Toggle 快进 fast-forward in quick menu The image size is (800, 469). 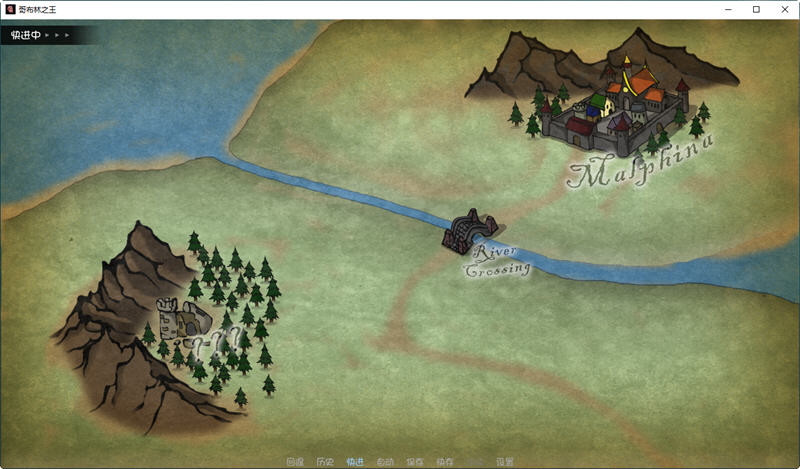point(355,462)
